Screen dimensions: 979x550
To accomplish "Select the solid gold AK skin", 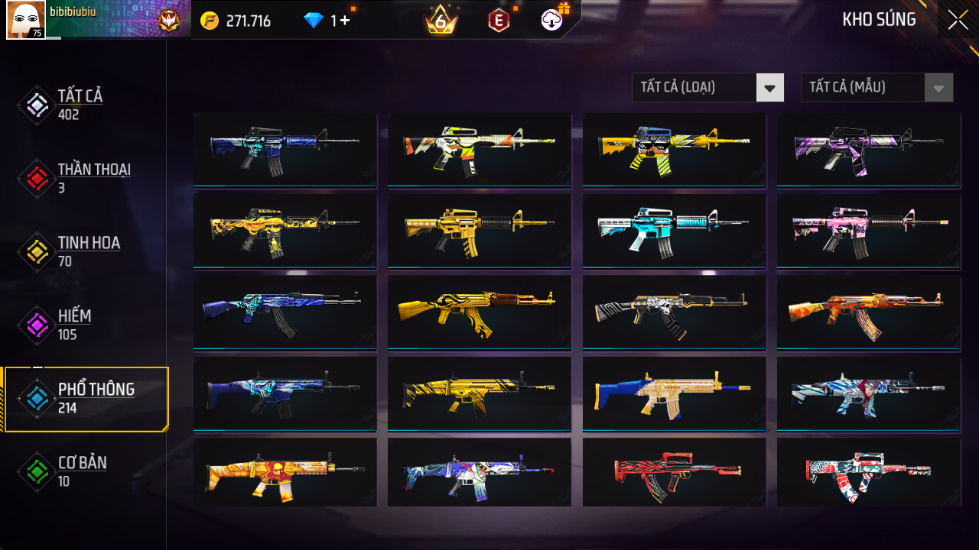I will click(479, 311).
